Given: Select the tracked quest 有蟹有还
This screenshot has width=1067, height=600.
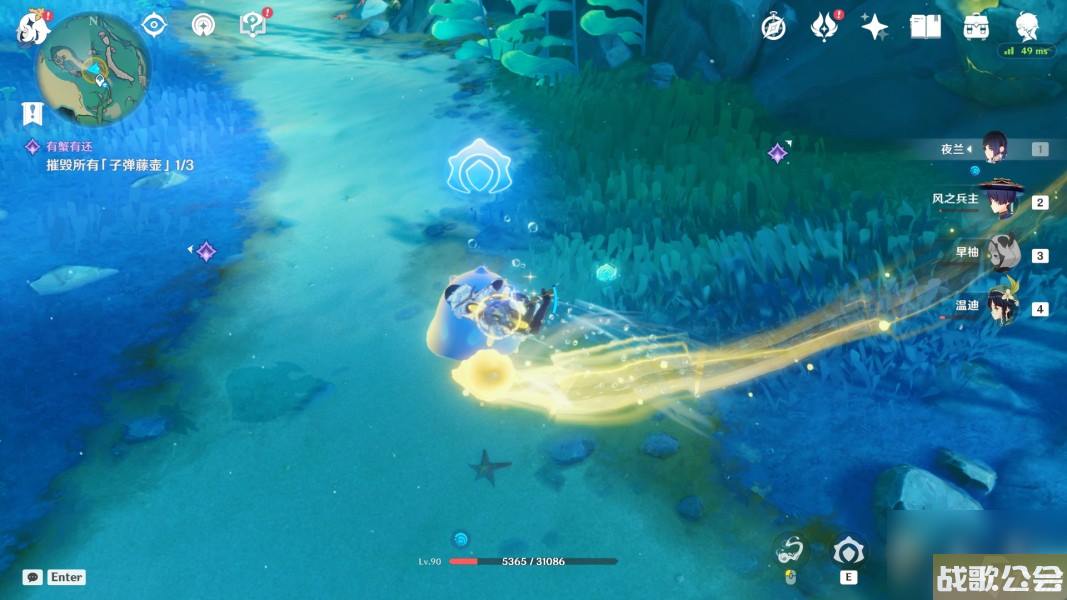Looking at the screenshot, I should (70, 146).
